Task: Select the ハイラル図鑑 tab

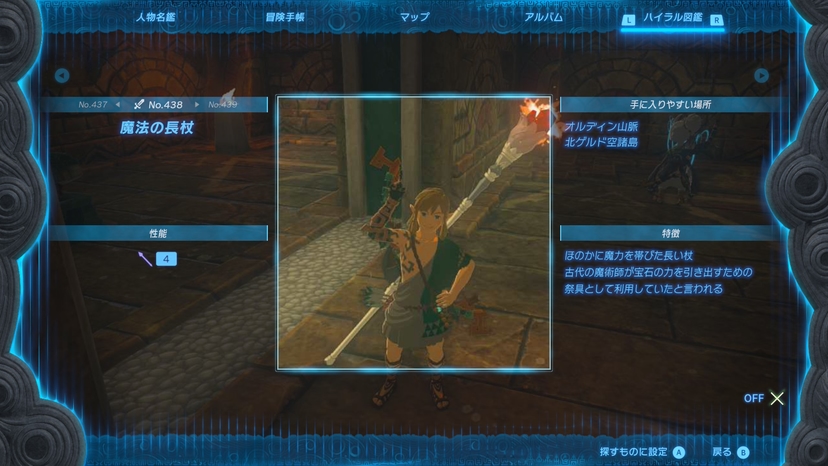Action: coord(672,18)
